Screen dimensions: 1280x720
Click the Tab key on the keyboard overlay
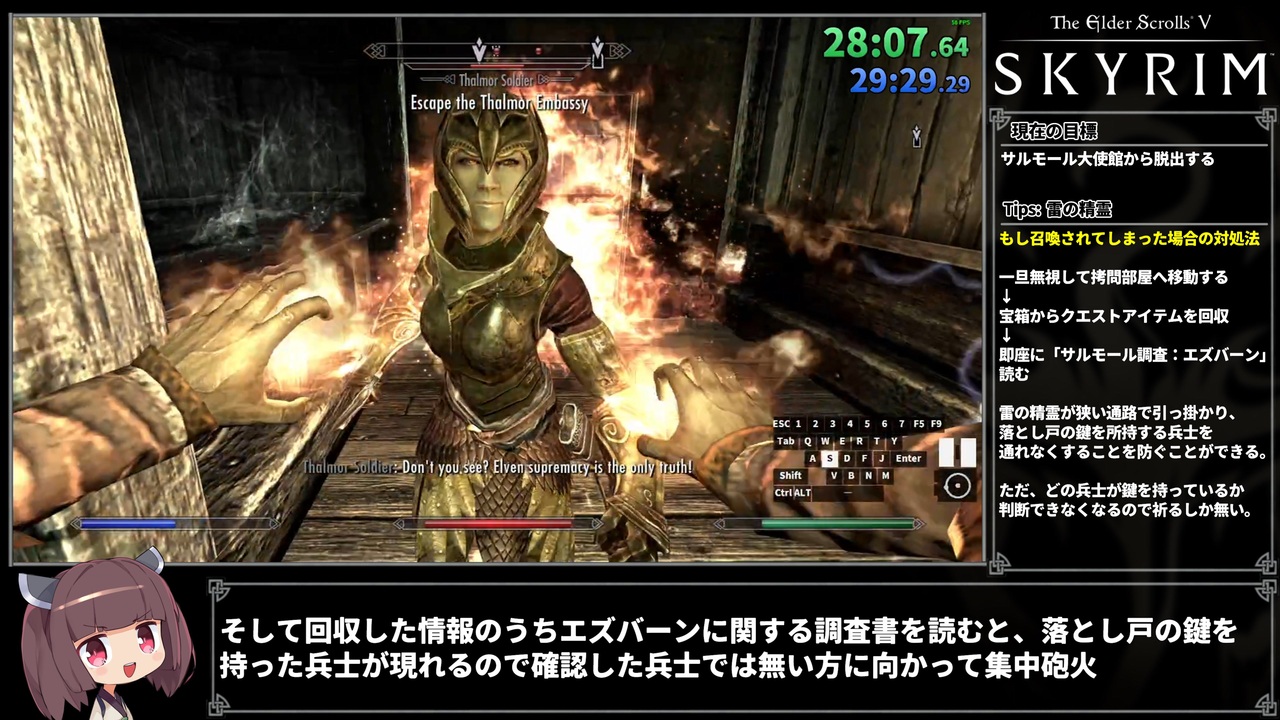tap(786, 441)
